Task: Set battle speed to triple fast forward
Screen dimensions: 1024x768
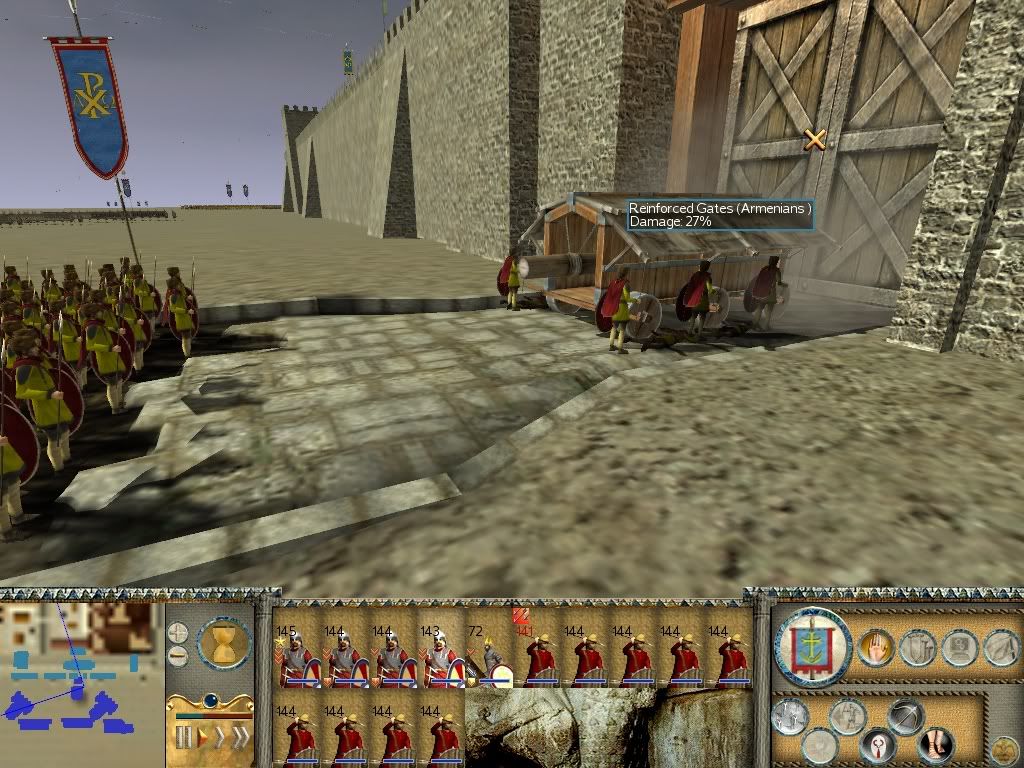Action: click(241, 738)
